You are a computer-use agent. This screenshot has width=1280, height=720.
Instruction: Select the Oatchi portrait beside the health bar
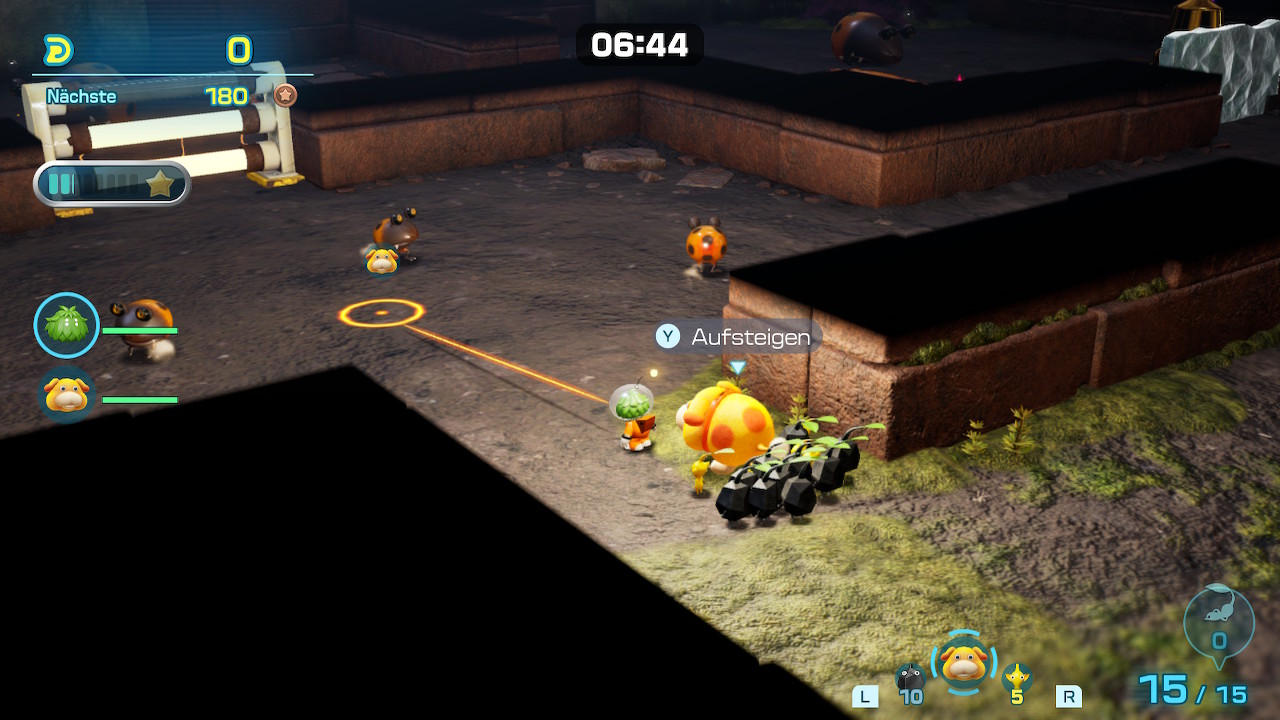coord(66,395)
